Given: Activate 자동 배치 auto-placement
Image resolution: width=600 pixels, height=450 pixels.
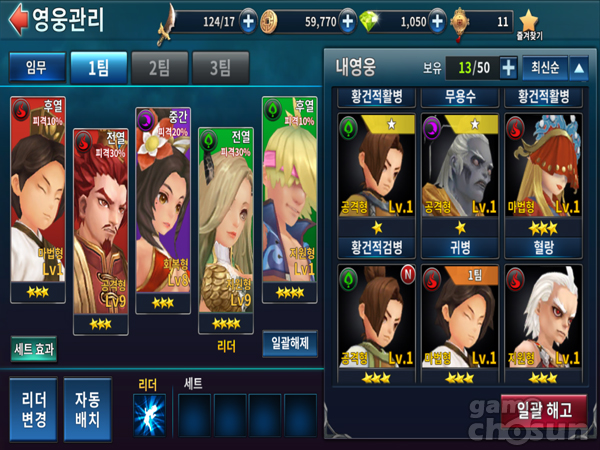Looking at the screenshot, I should 88,410.
